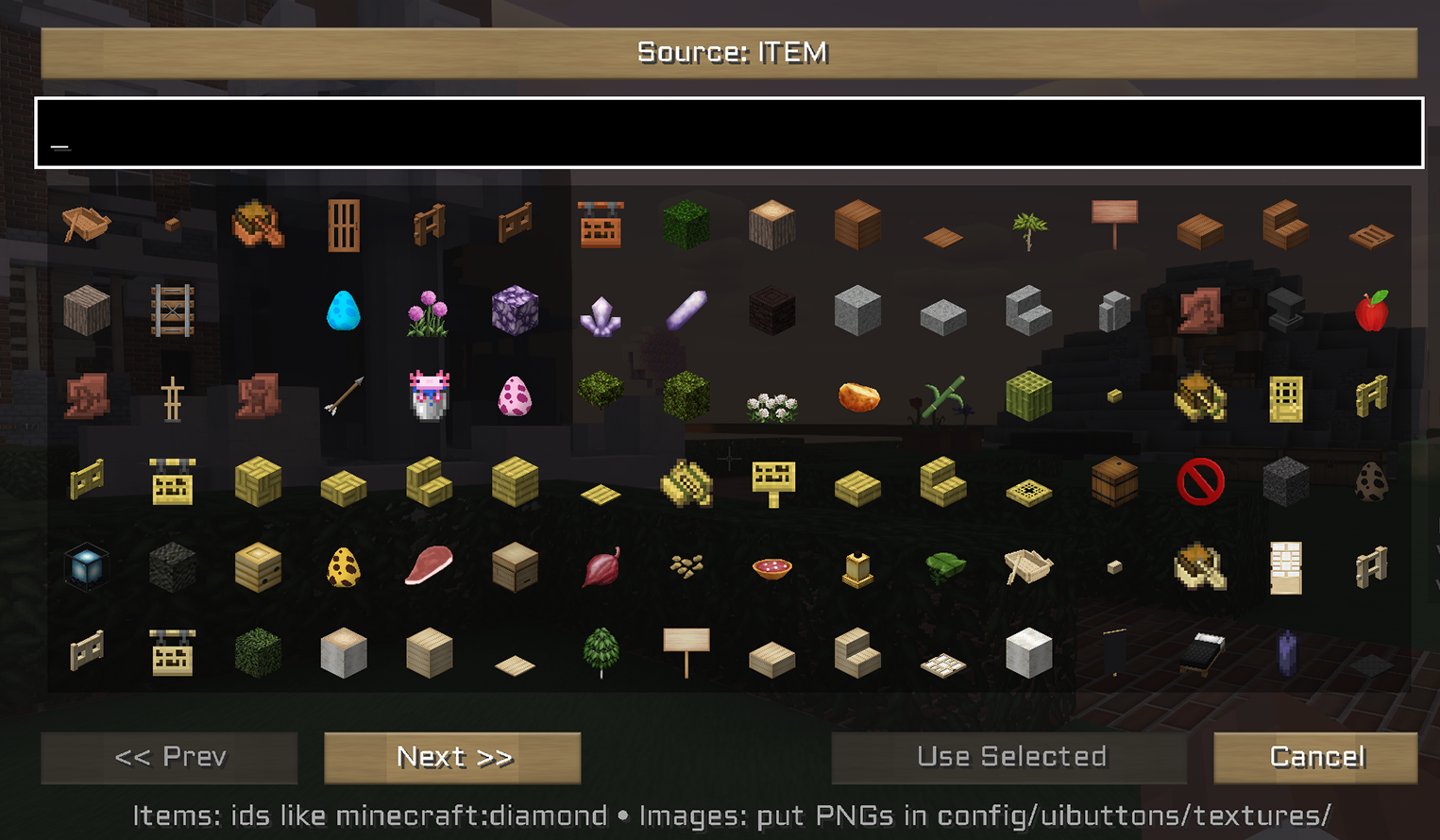Cancel the item picker
Screen dimensions: 1440x840
(x=1315, y=757)
